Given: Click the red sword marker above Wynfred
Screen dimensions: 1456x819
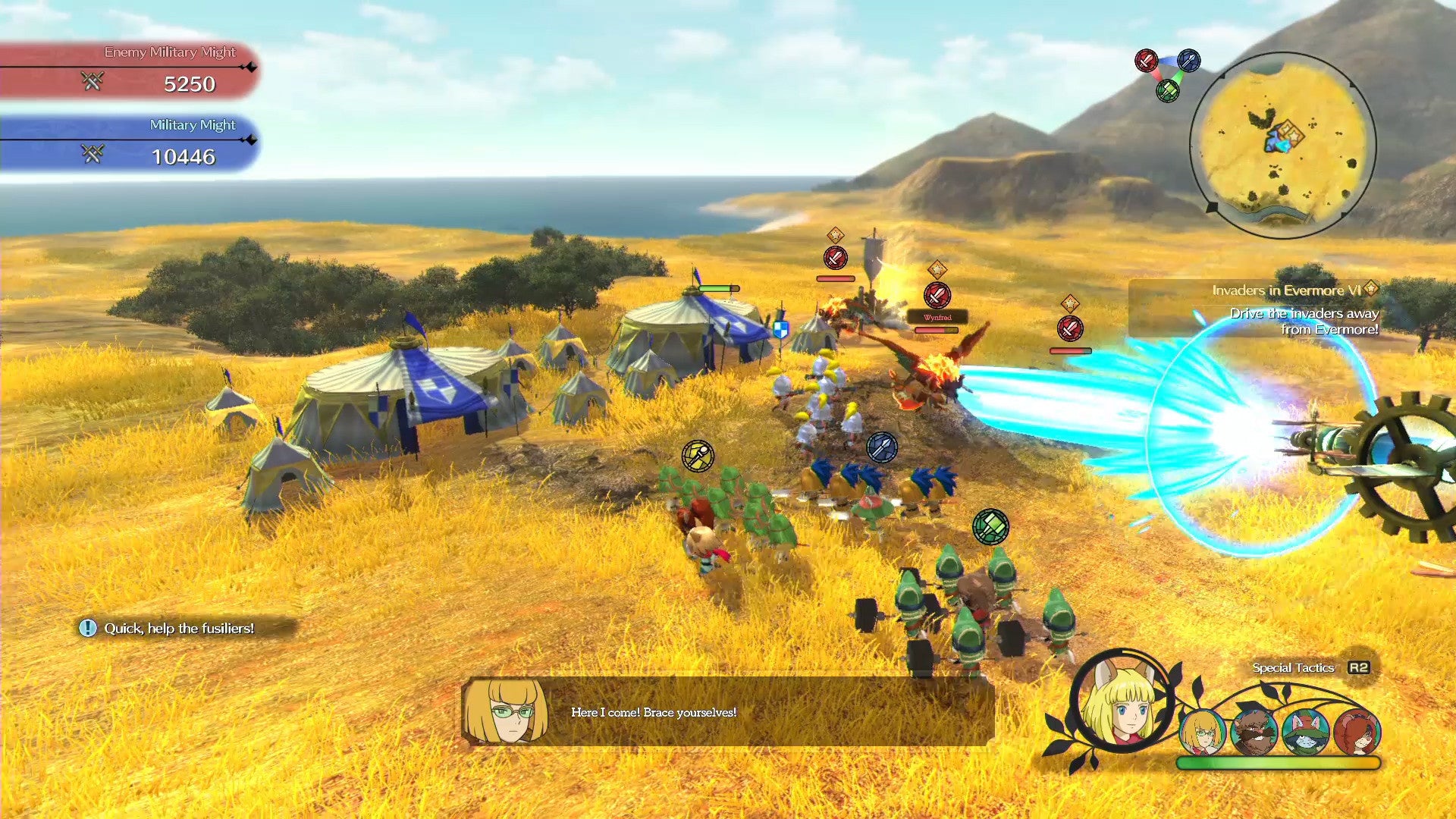Looking at the screenshot, I should pyautogui.click(x=937, y=295).
